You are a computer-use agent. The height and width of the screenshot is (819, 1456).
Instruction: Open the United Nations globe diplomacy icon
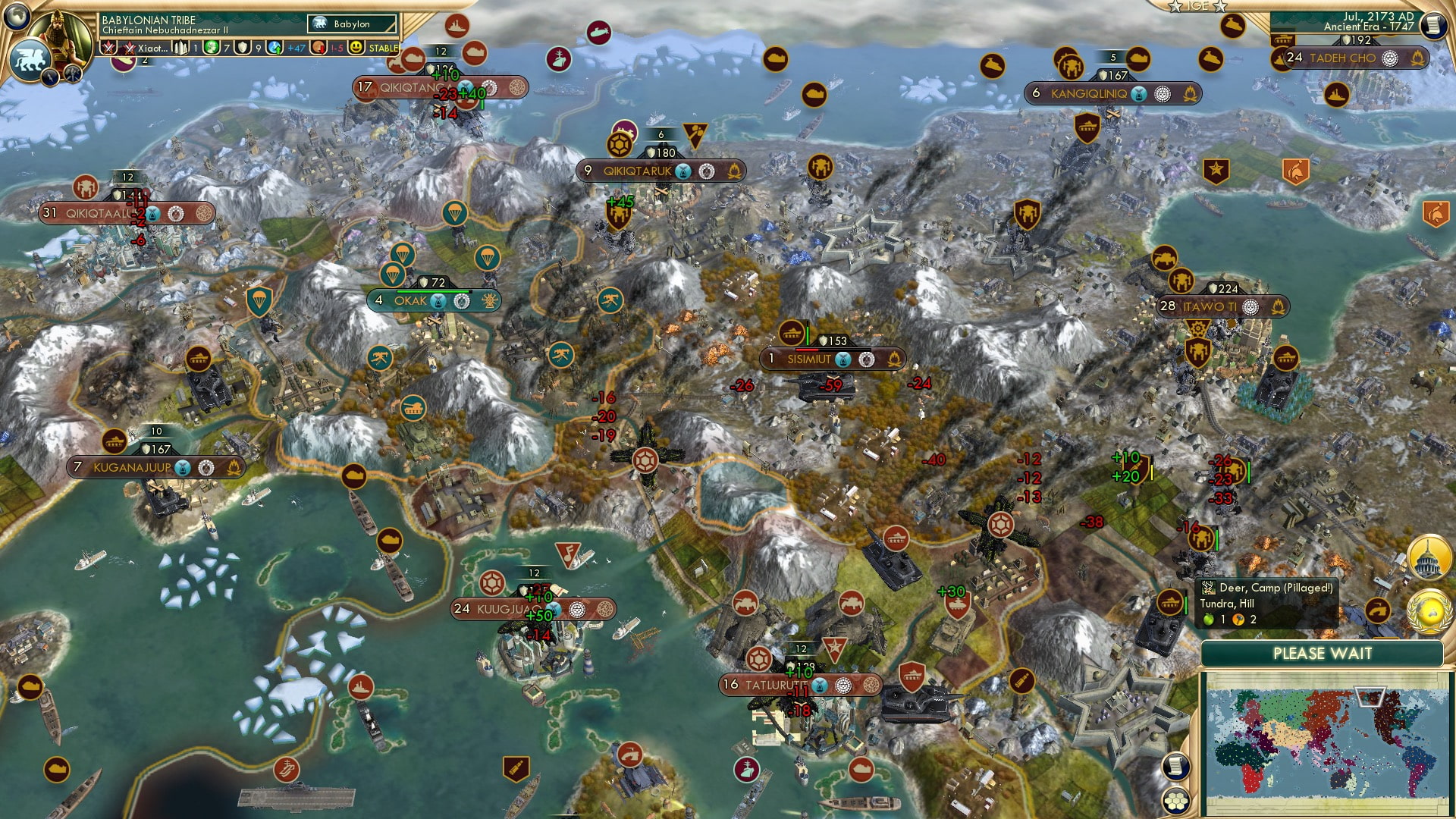coord(1428,611)
